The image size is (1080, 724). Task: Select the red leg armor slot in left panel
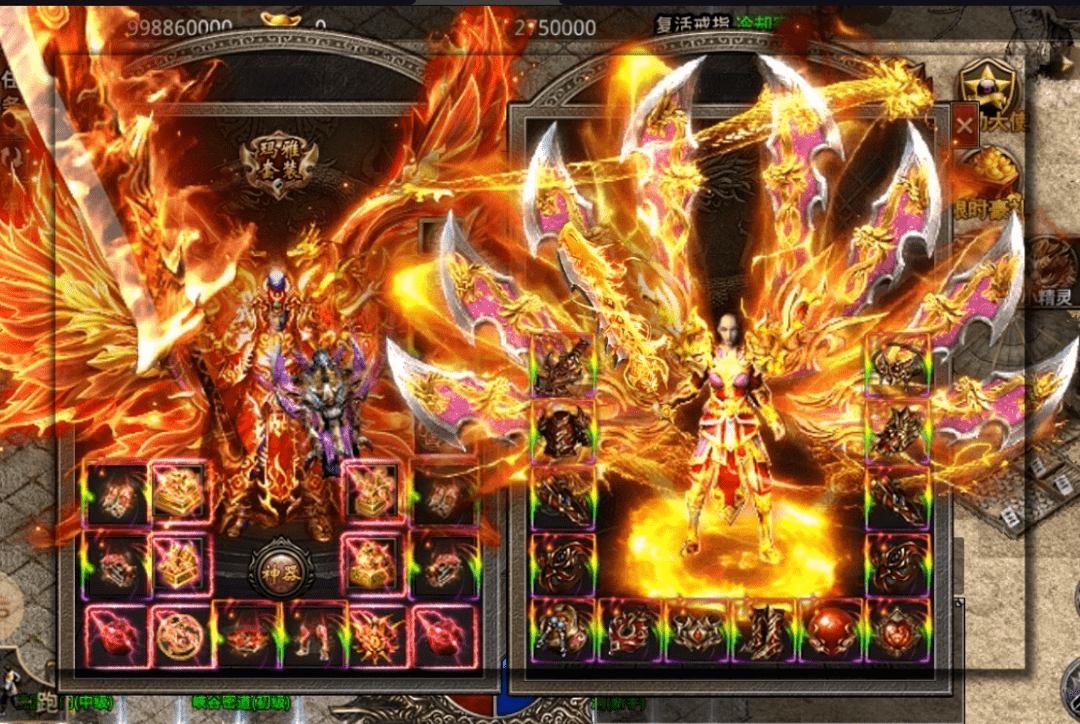313,632
